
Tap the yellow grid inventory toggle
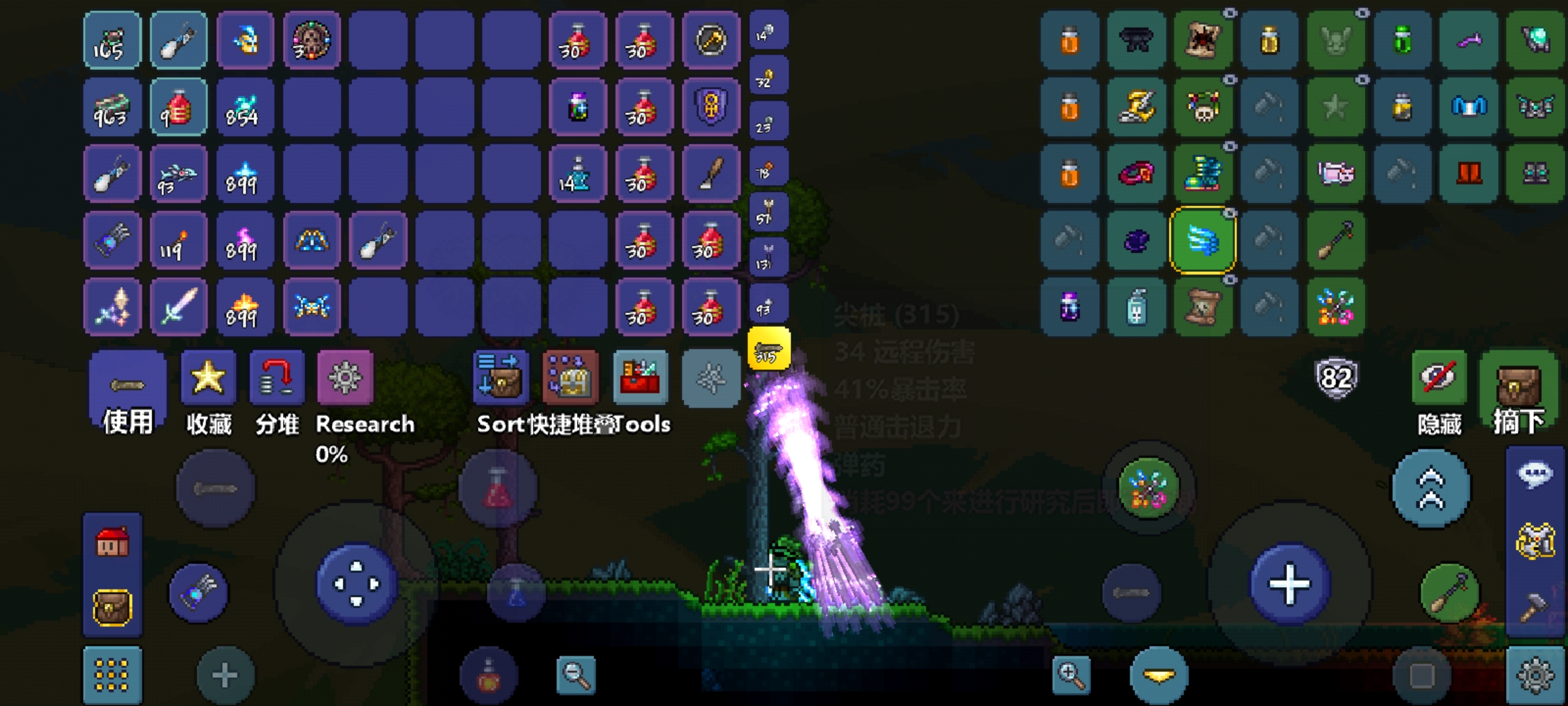(112, 675)
